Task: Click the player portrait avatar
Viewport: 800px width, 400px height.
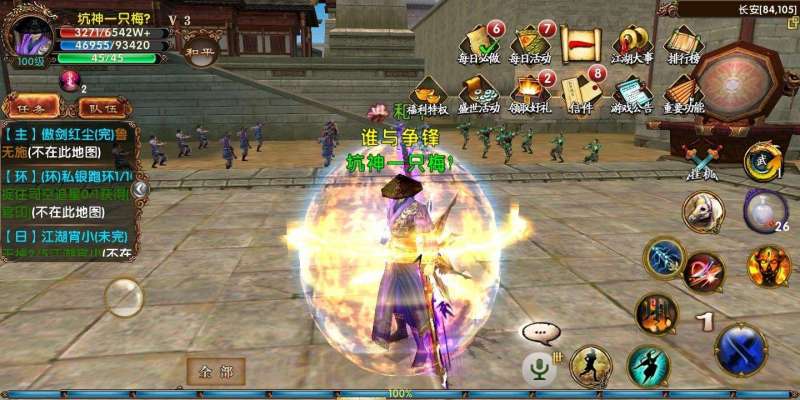Action: 29,37
